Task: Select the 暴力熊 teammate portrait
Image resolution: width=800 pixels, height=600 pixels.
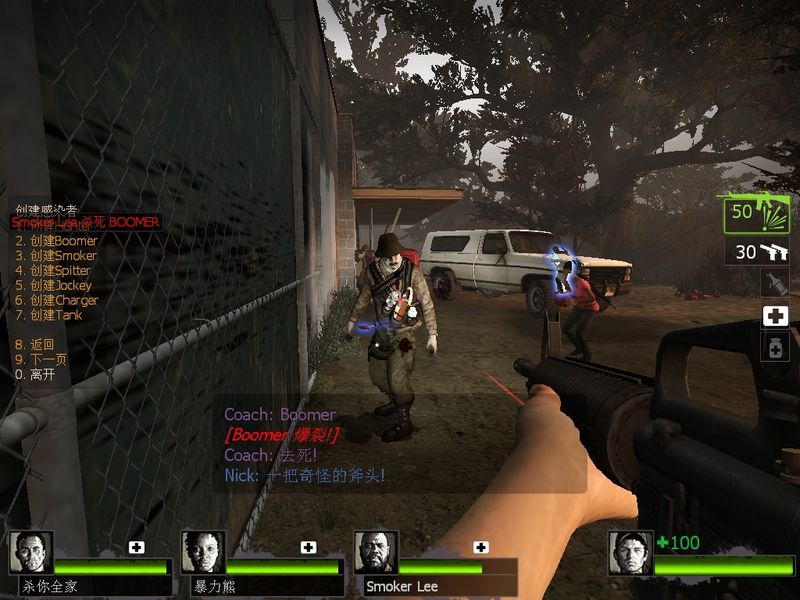Action: click(203, 553)
